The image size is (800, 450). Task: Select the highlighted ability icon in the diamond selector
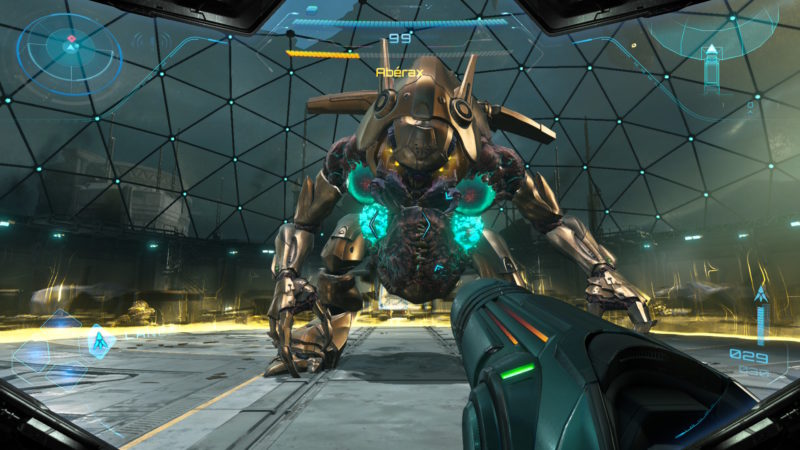[x=101, y=342]
